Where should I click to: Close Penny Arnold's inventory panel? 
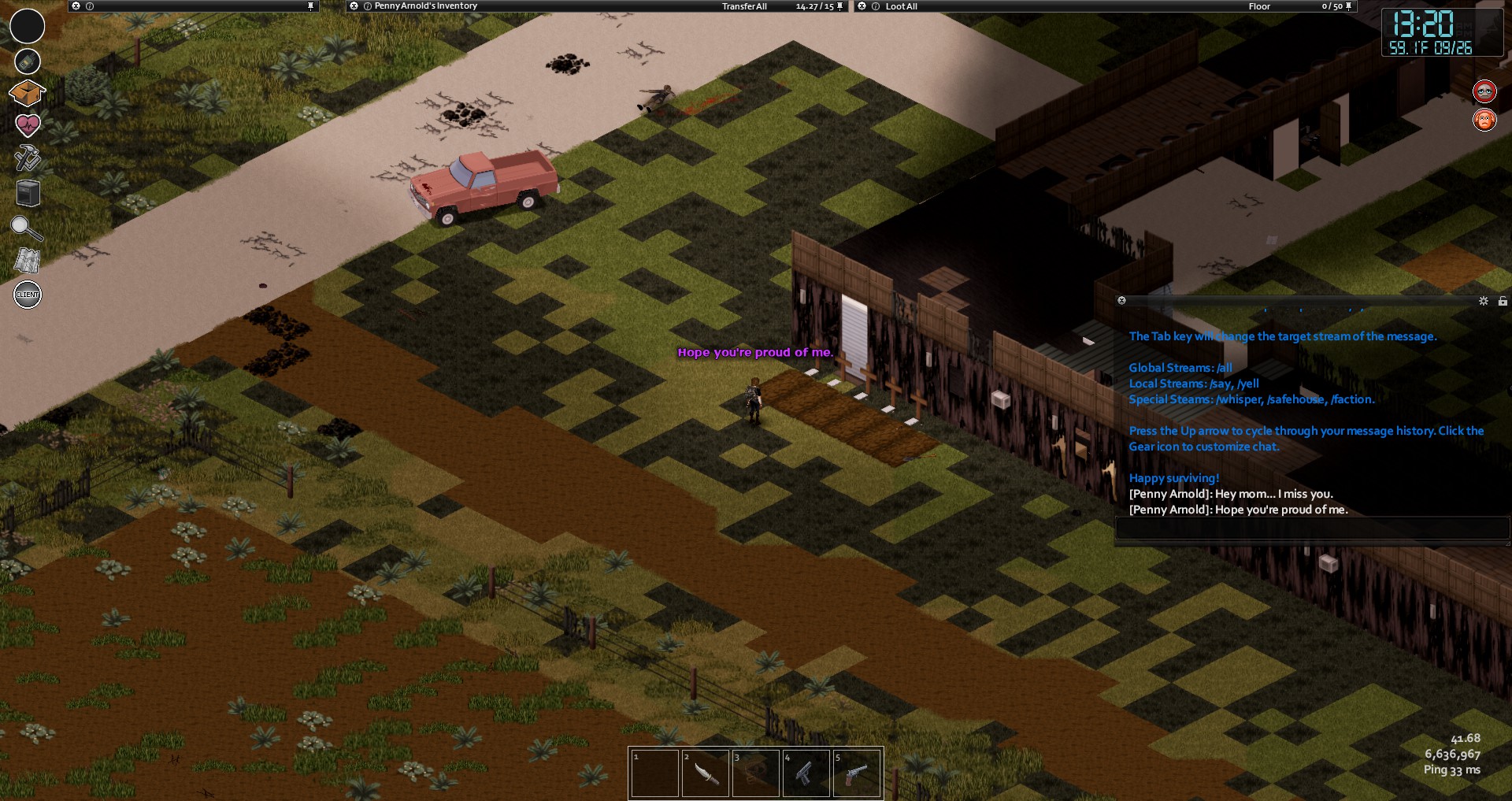[354, 6]
